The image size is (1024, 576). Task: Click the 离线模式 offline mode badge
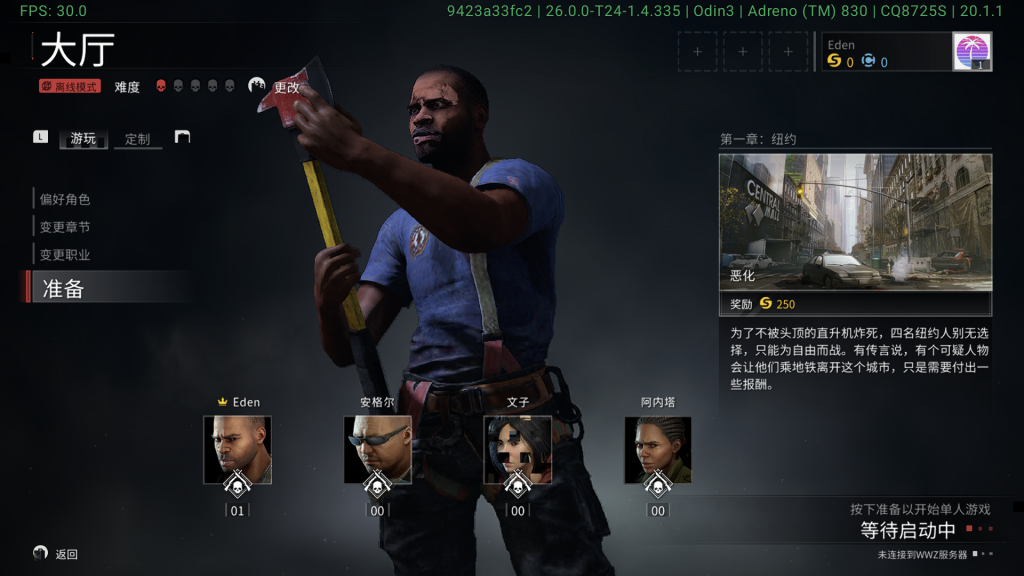(x=70, y=87)
